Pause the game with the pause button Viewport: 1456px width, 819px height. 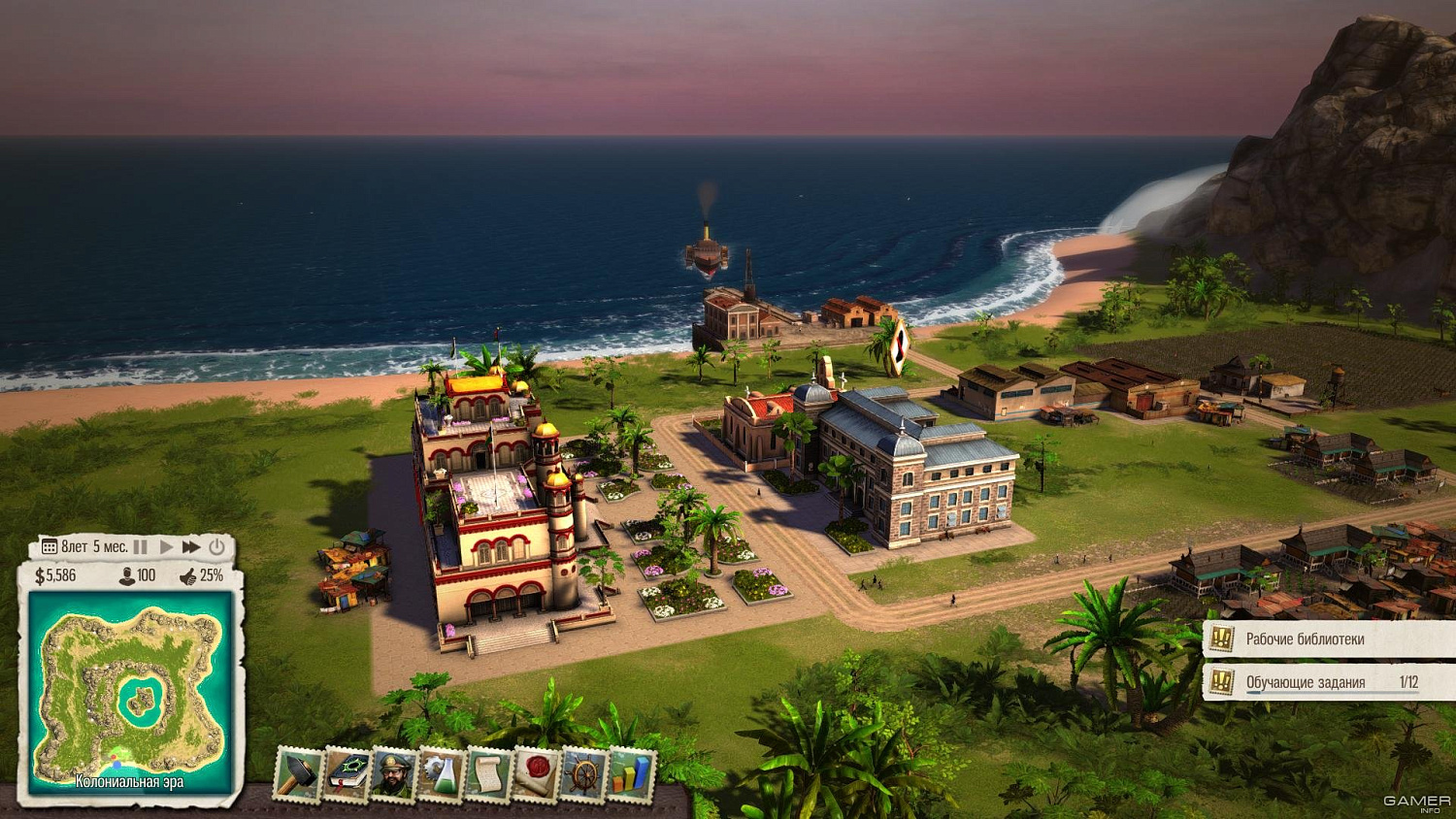tap(139, 546)
